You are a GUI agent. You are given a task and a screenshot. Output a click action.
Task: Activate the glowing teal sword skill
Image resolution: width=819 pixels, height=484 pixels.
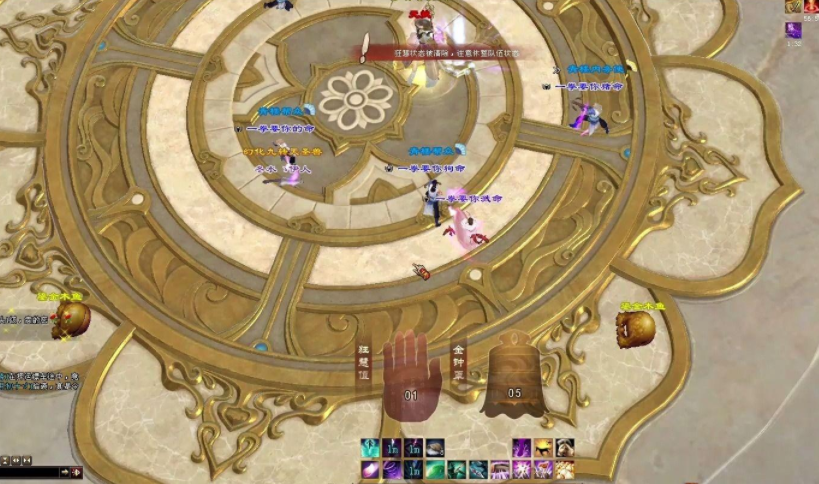click(x=370, y=446)
